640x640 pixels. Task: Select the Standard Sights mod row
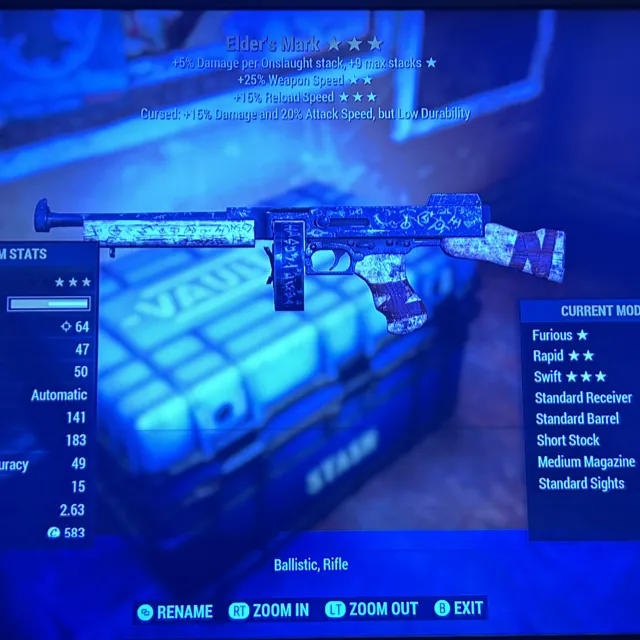pyautogui.click(x=581, y=484)
